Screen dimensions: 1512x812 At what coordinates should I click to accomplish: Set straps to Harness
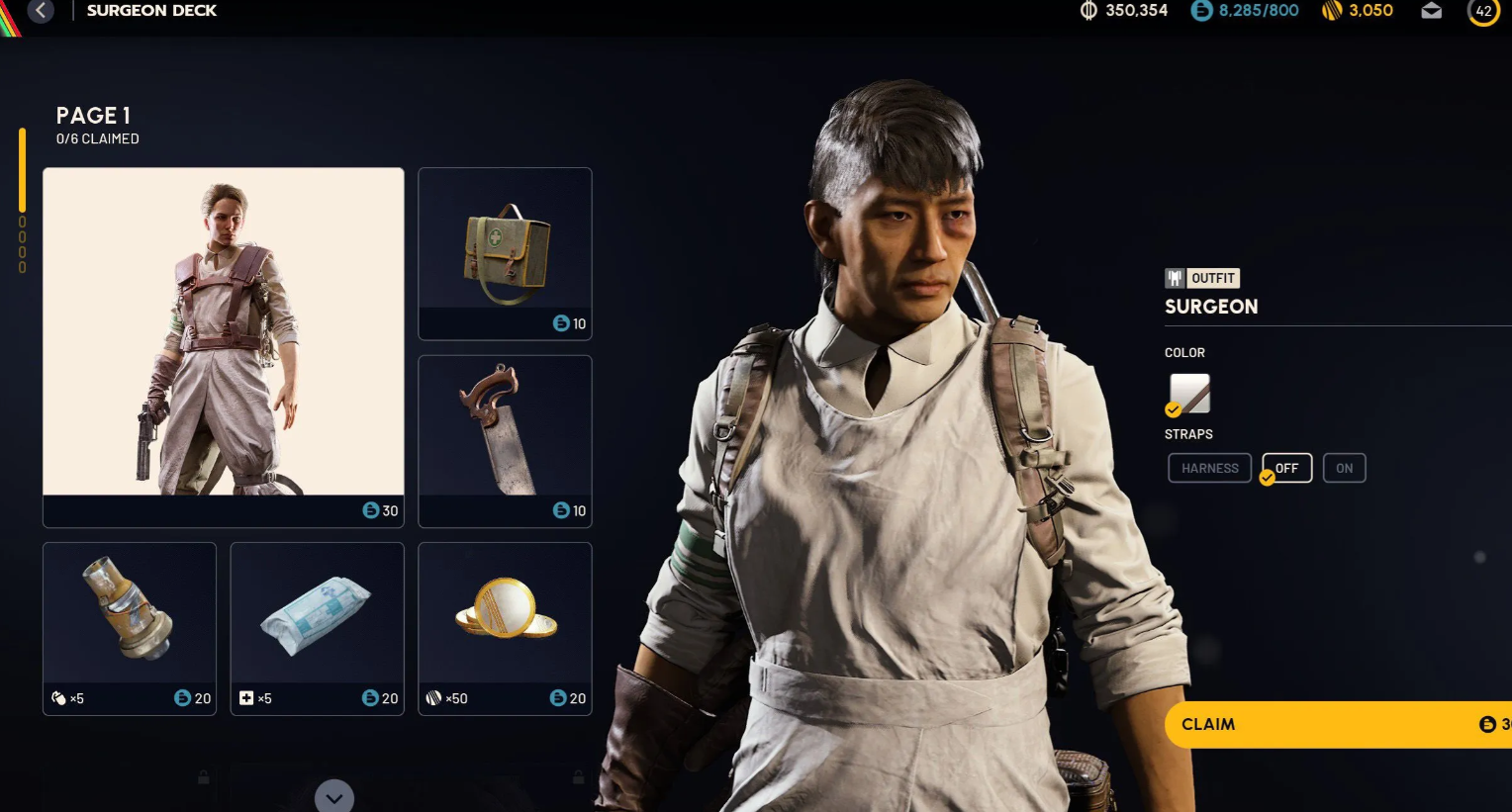(x=1209, y=468)
